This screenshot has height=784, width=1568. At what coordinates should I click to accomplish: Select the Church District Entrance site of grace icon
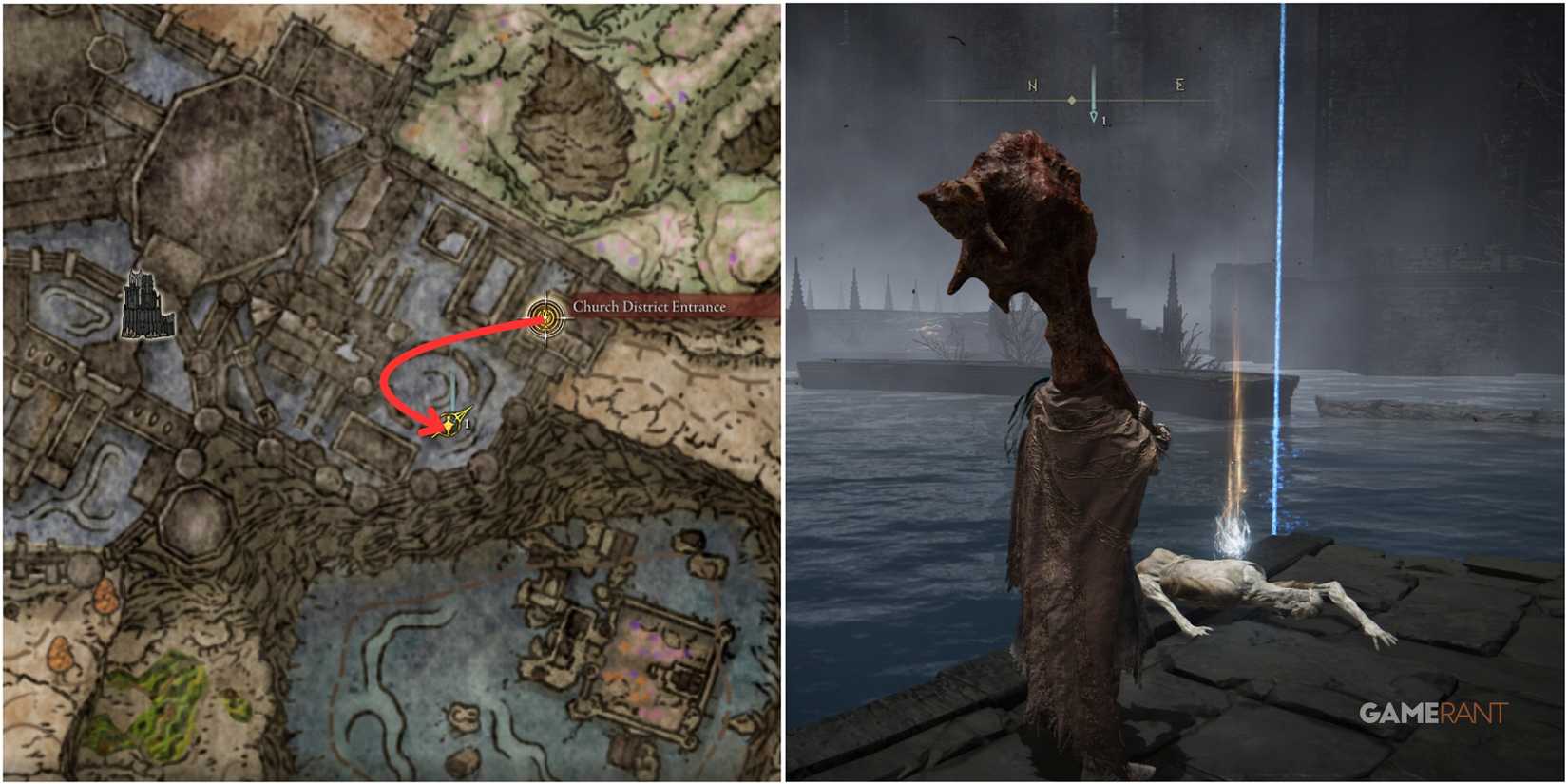[x=545, y=315]
